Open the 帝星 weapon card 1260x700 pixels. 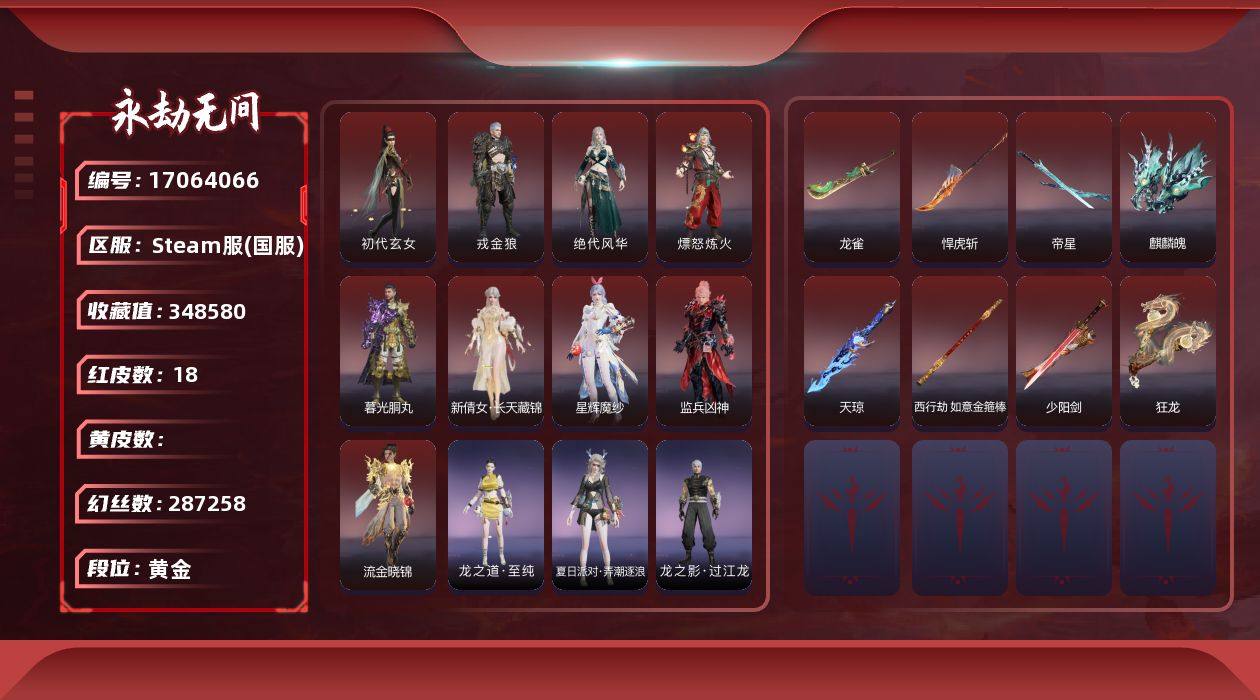[x=1064, y=186]
